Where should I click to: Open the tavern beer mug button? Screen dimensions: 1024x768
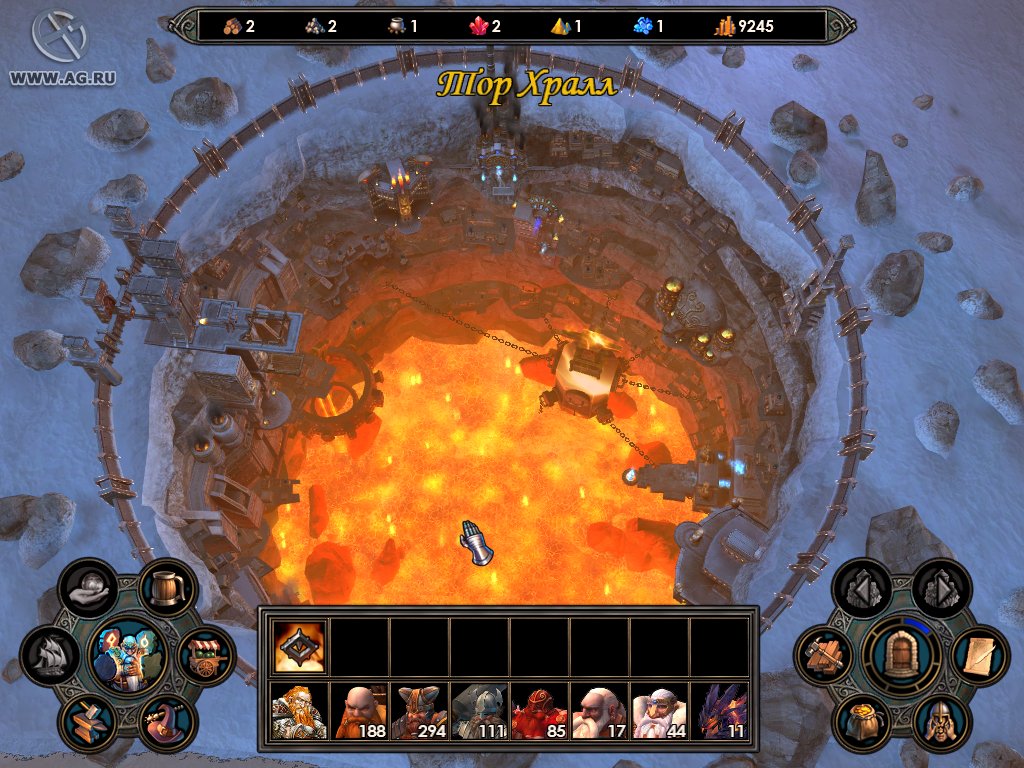pos(167,590)
